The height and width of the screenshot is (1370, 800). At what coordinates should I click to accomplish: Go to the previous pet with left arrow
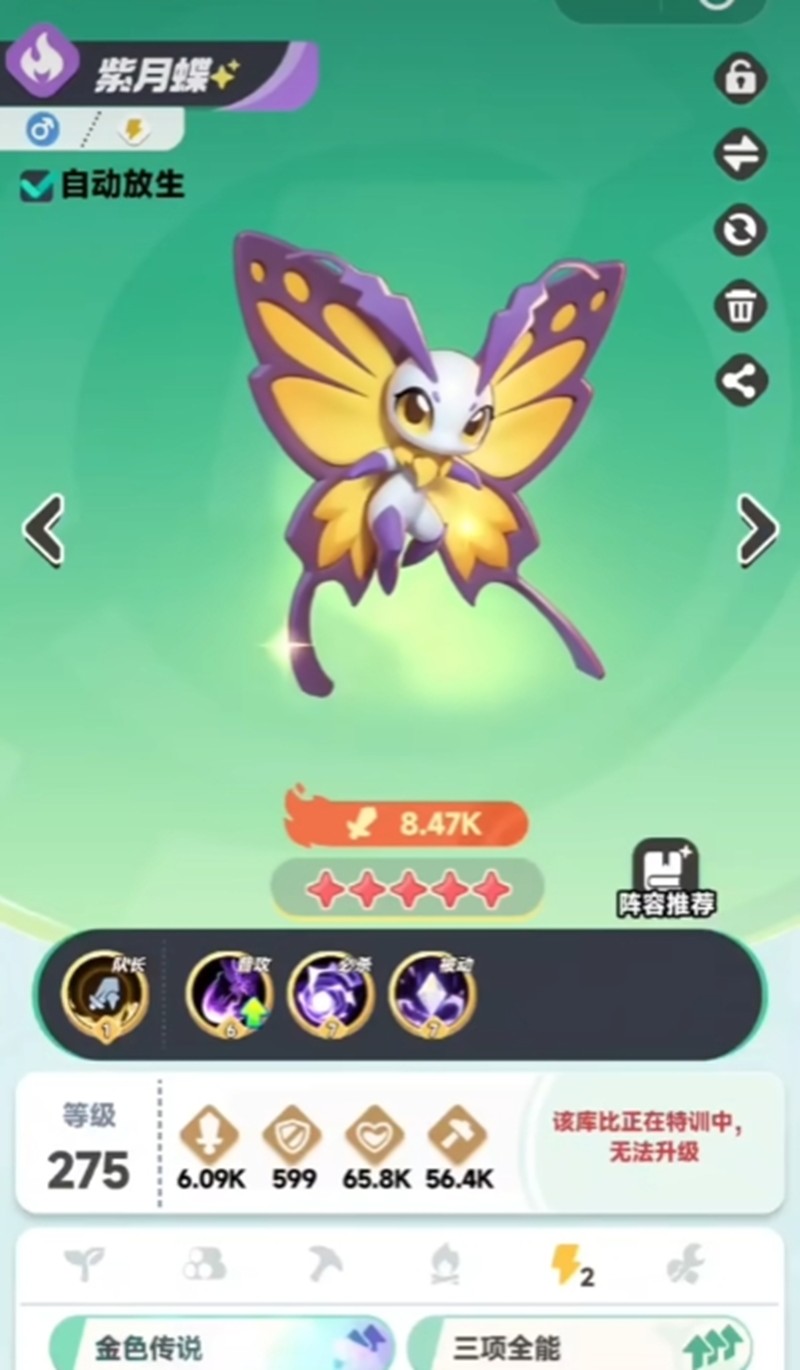[x=44, y=529]
